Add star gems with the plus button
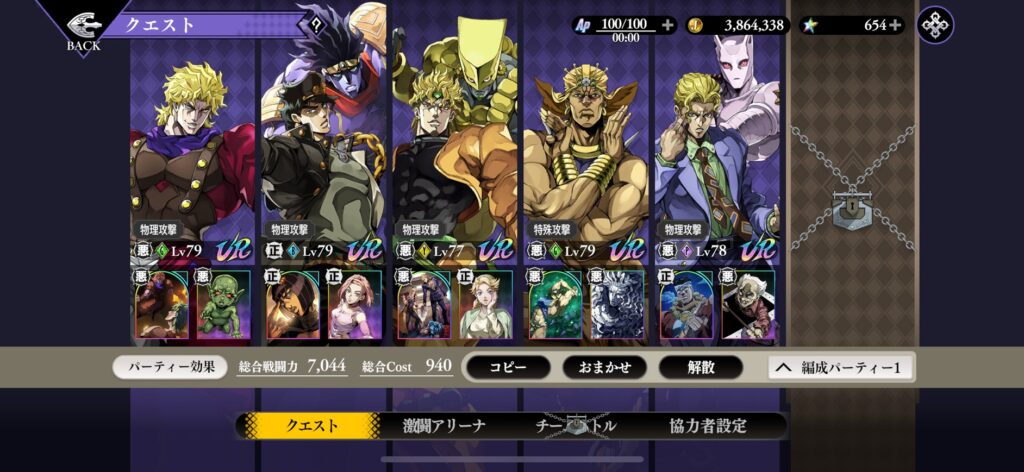The width and height of the screenshot is (1024, 472). [x=895, y=25]
